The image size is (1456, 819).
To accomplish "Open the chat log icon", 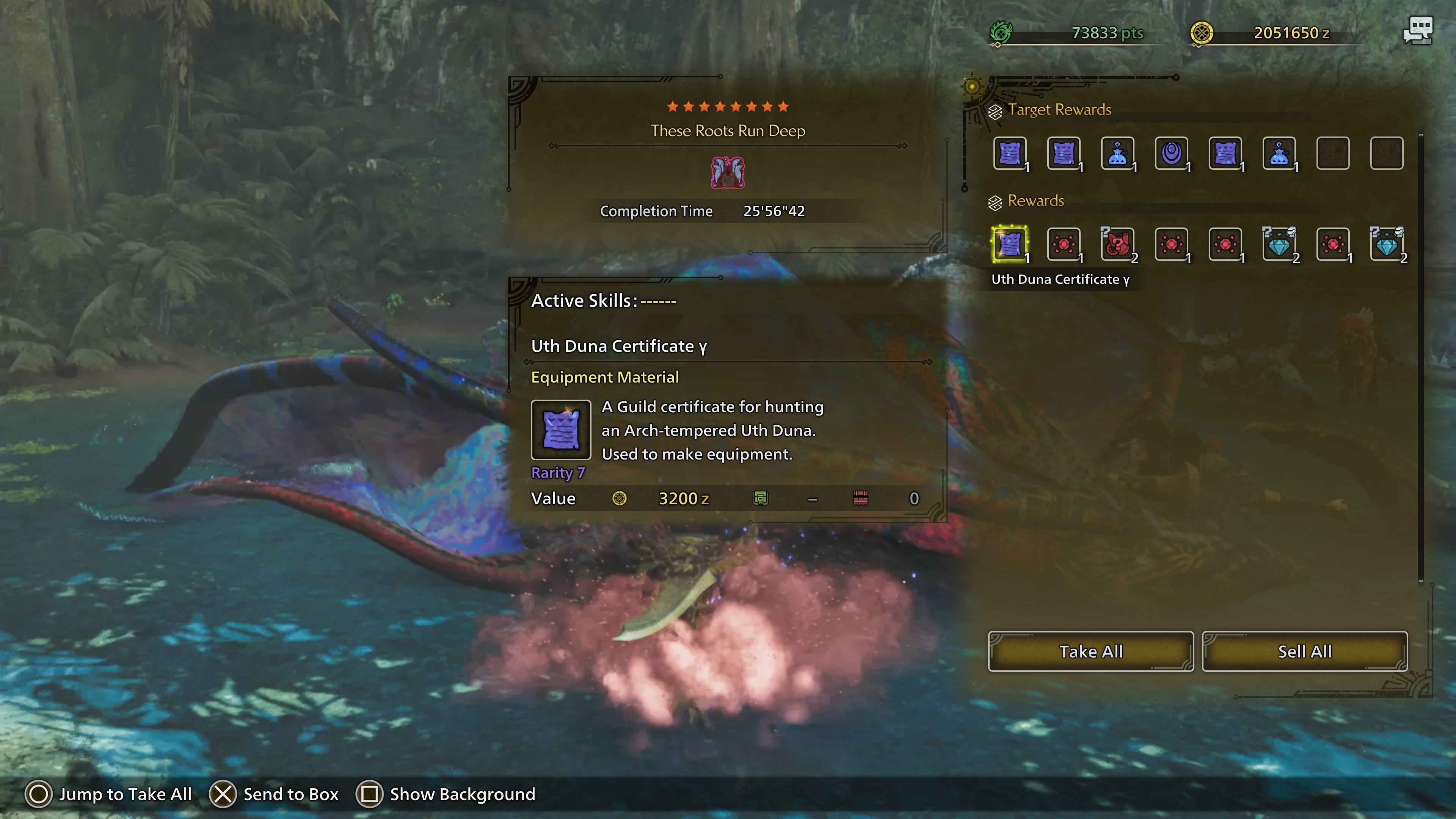I will [x=1418, y=31].
